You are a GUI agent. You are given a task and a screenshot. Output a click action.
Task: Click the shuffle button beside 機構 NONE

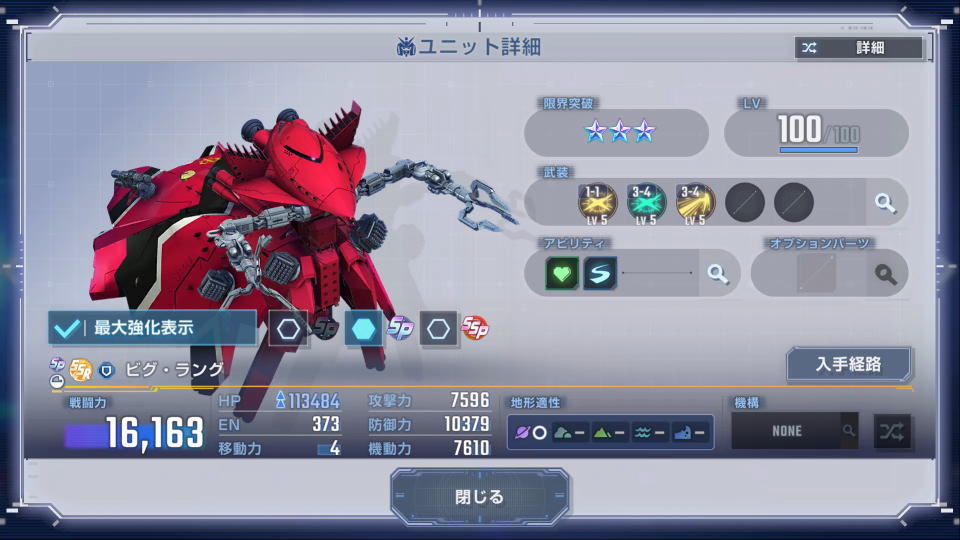892,431
